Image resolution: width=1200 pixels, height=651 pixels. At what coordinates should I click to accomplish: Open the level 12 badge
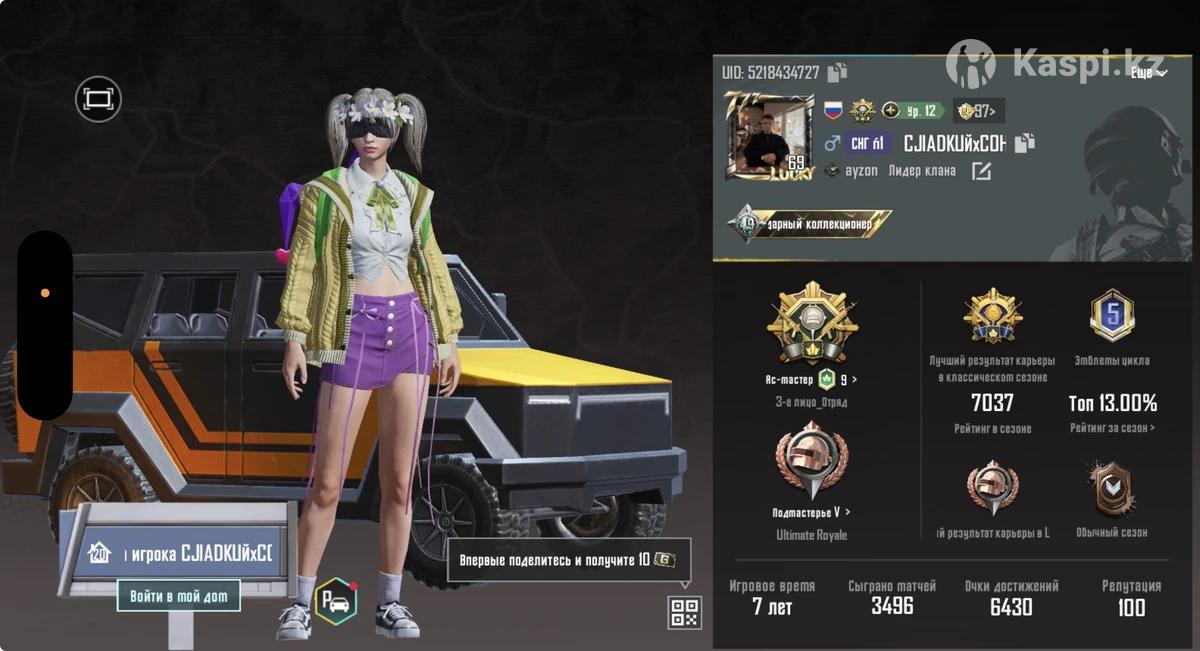coord(912,111)
